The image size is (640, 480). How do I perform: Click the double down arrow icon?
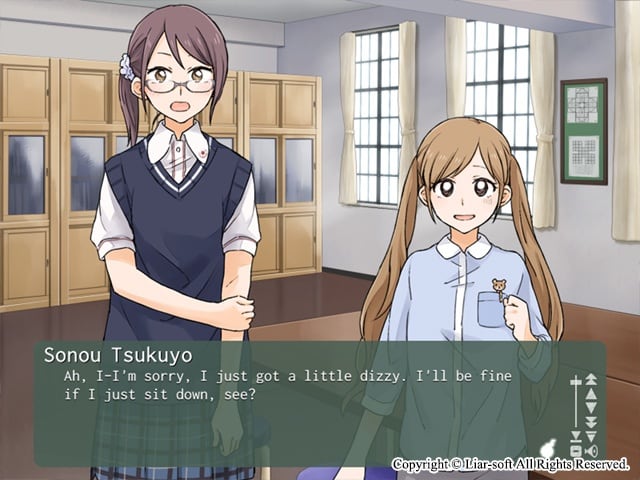(590, 422)
